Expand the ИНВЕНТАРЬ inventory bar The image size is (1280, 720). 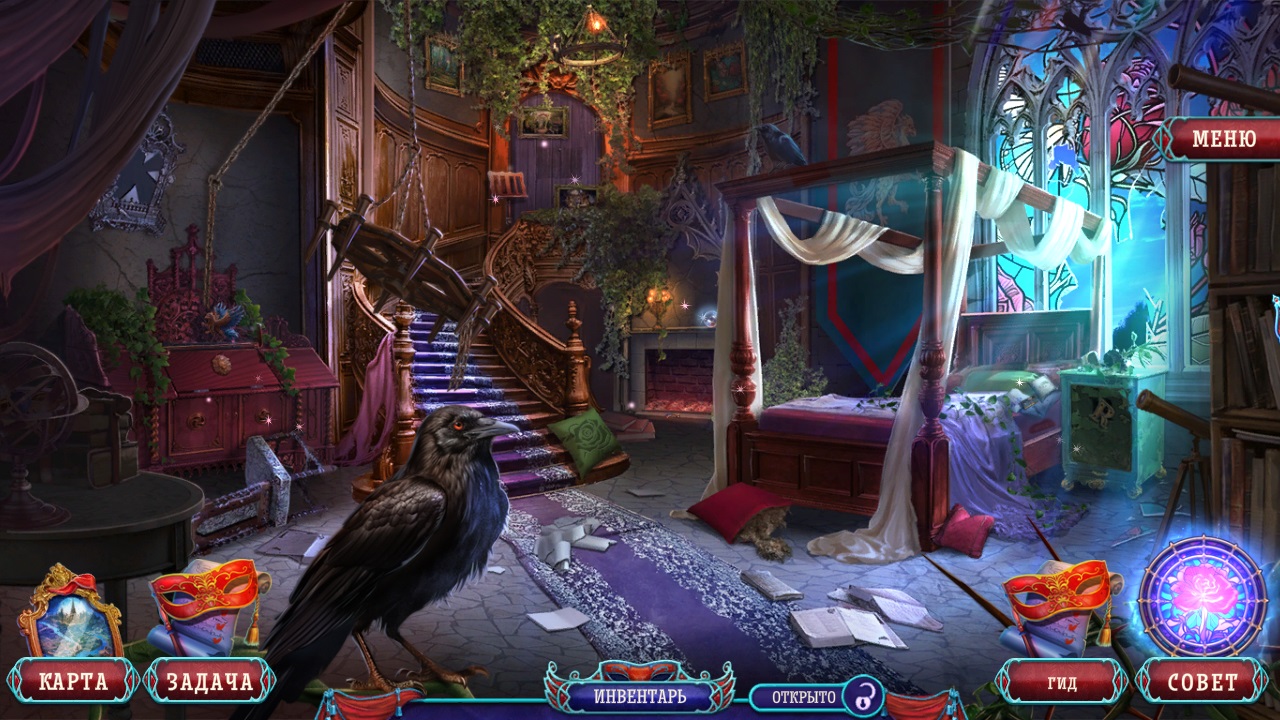(x=640, y=694)
